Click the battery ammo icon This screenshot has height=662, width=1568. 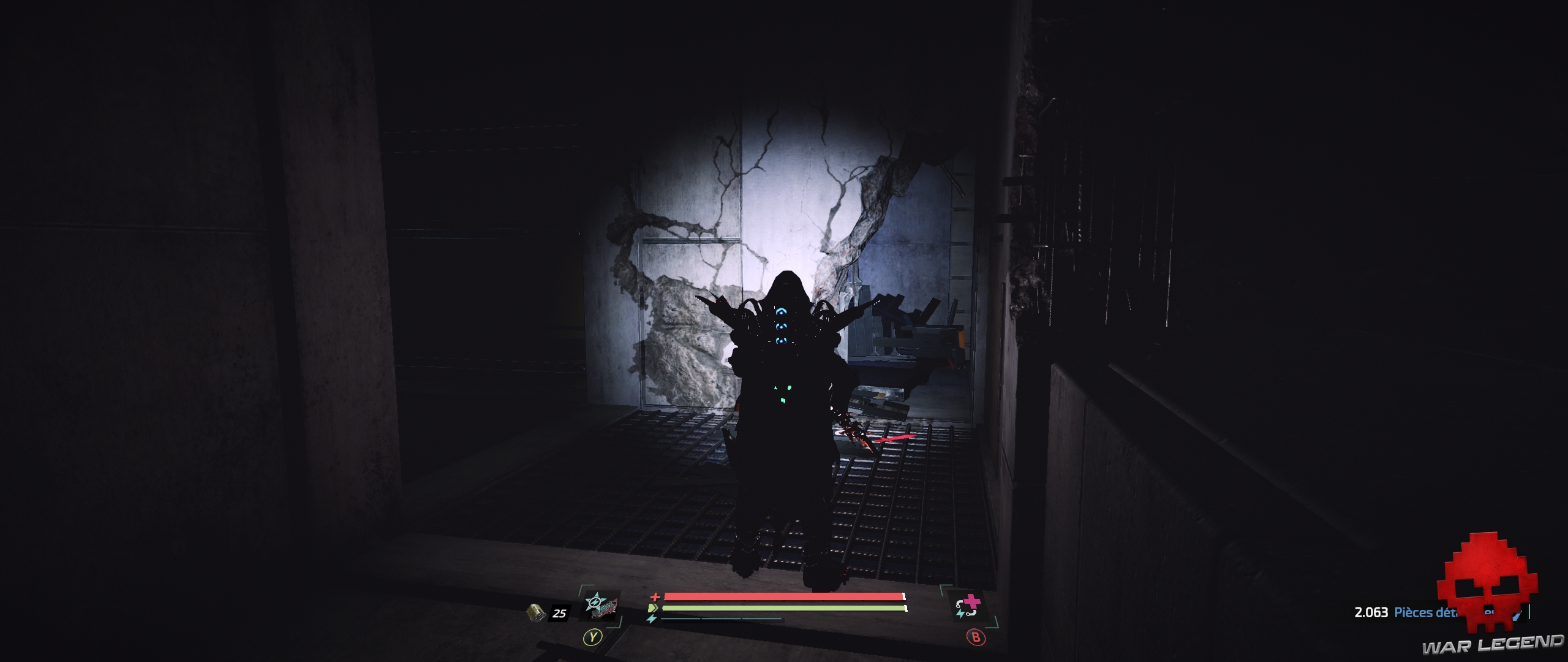536,612
